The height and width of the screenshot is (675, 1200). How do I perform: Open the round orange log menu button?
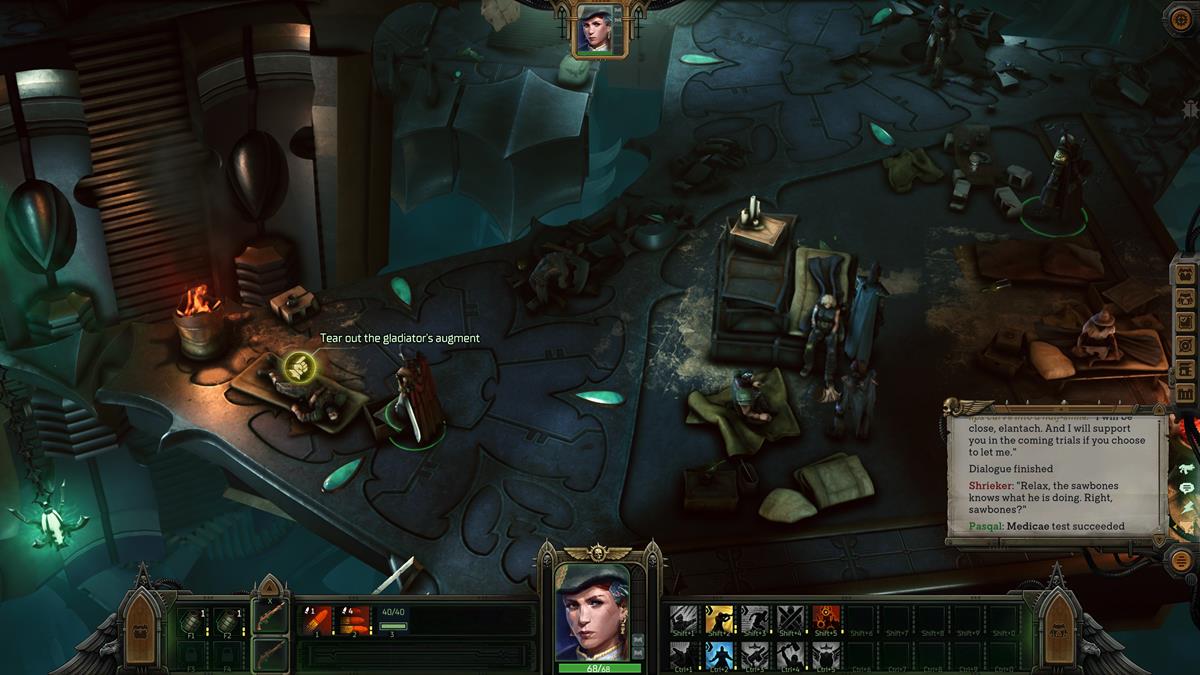pos(1181,561)
